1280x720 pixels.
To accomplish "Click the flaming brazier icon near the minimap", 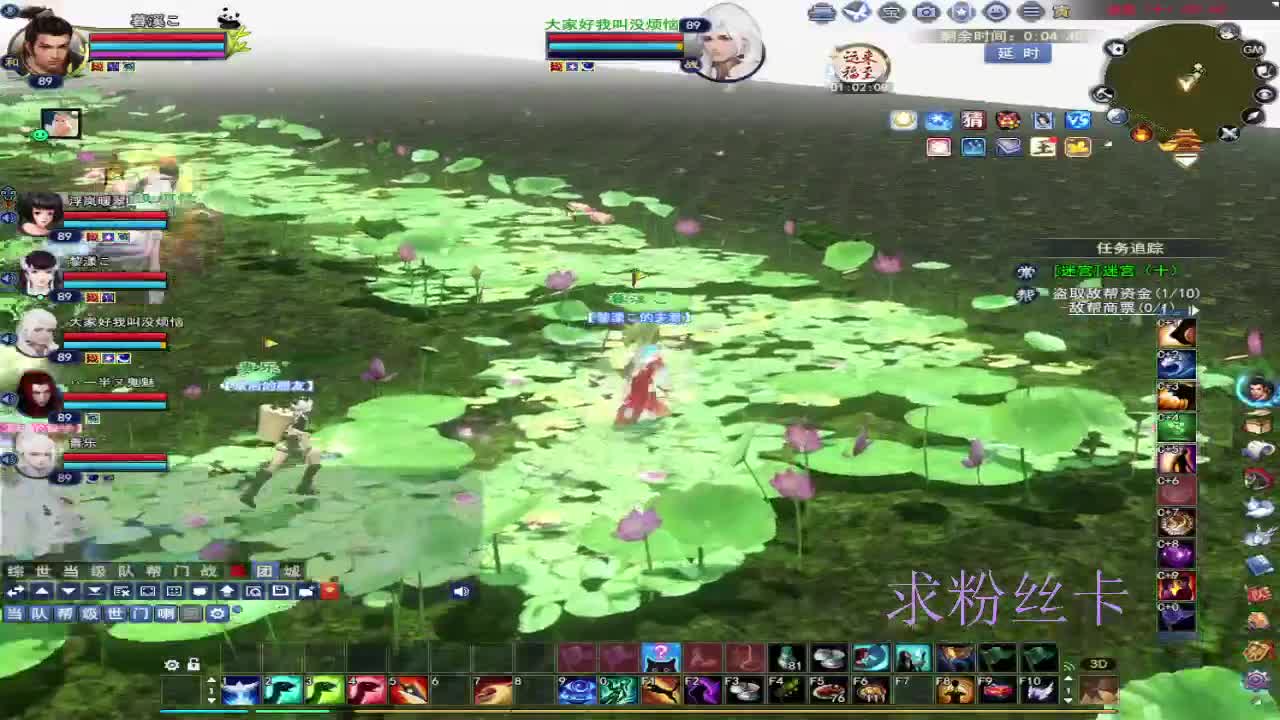I will [1142, 134].
